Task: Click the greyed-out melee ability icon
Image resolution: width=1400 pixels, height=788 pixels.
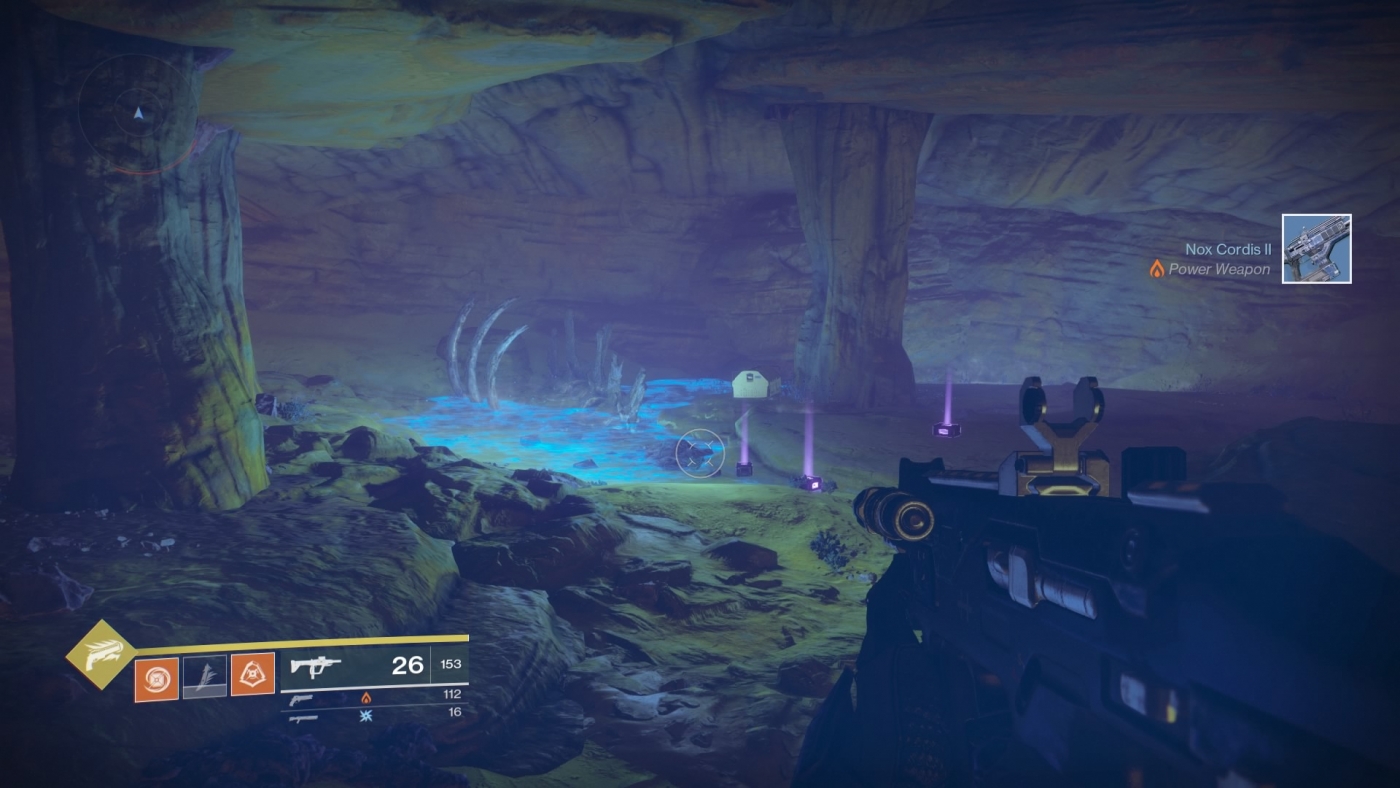Action: tap(203, 675)
